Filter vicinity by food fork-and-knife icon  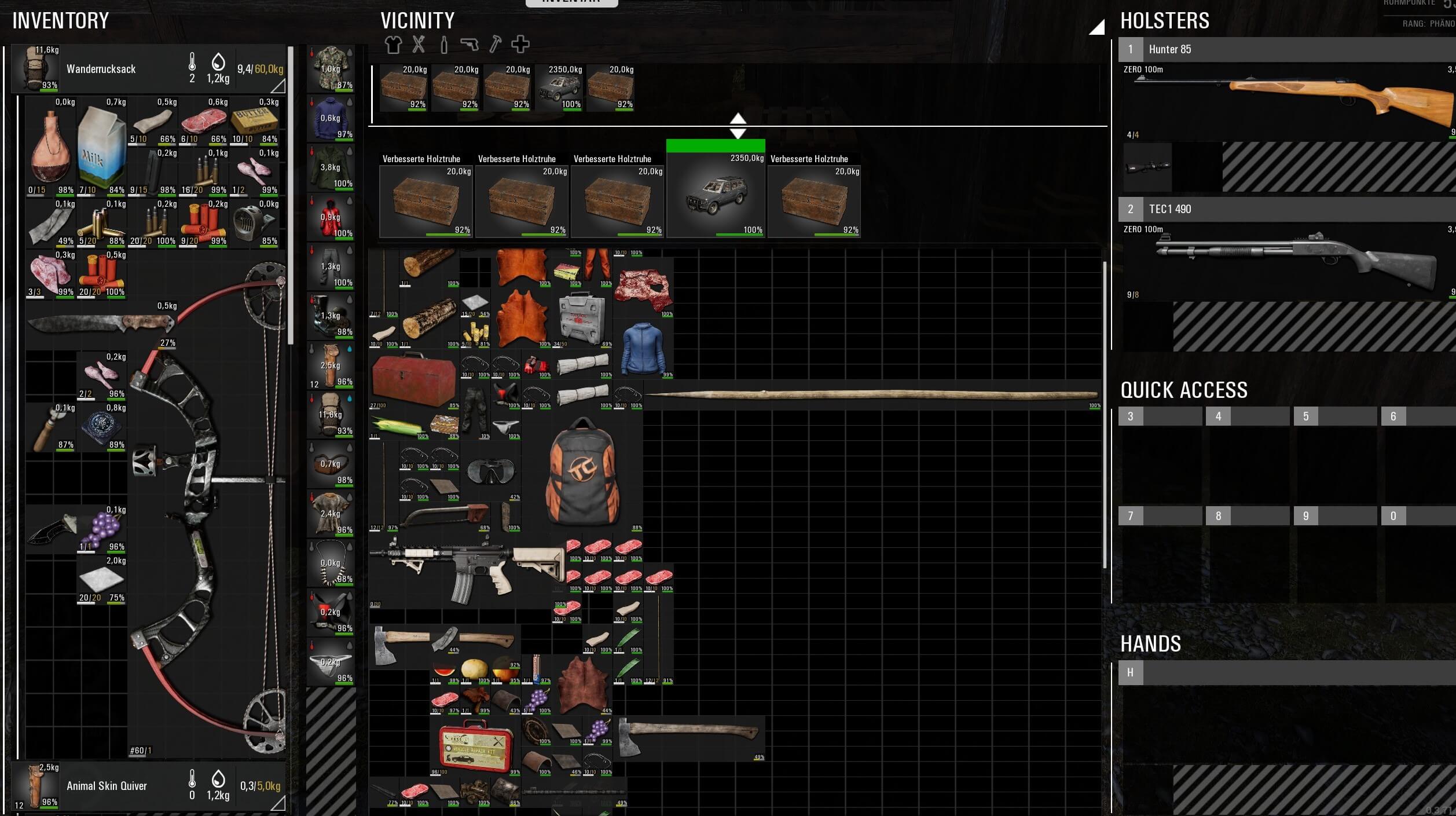(x=419, y=45)
